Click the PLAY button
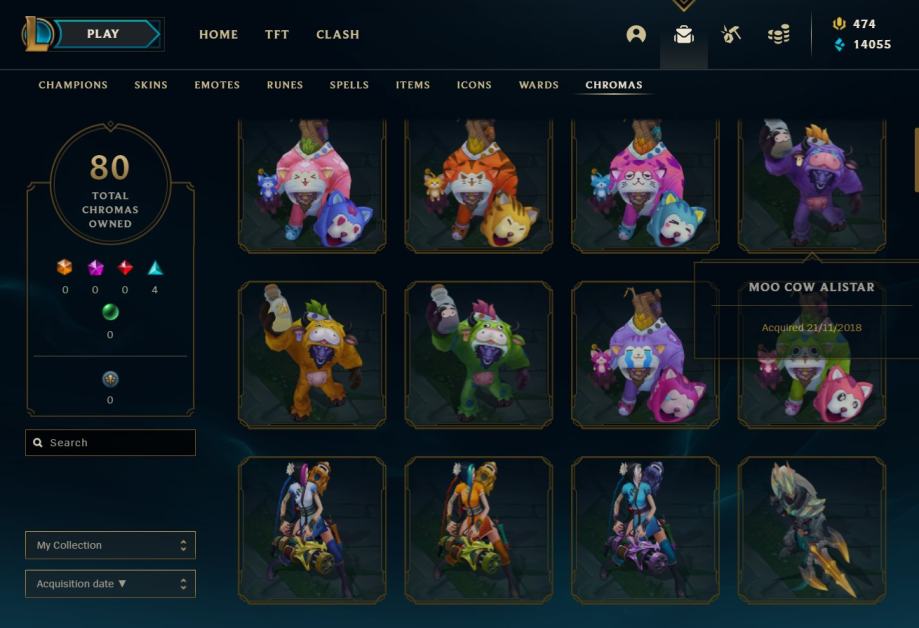 point(103,34)
